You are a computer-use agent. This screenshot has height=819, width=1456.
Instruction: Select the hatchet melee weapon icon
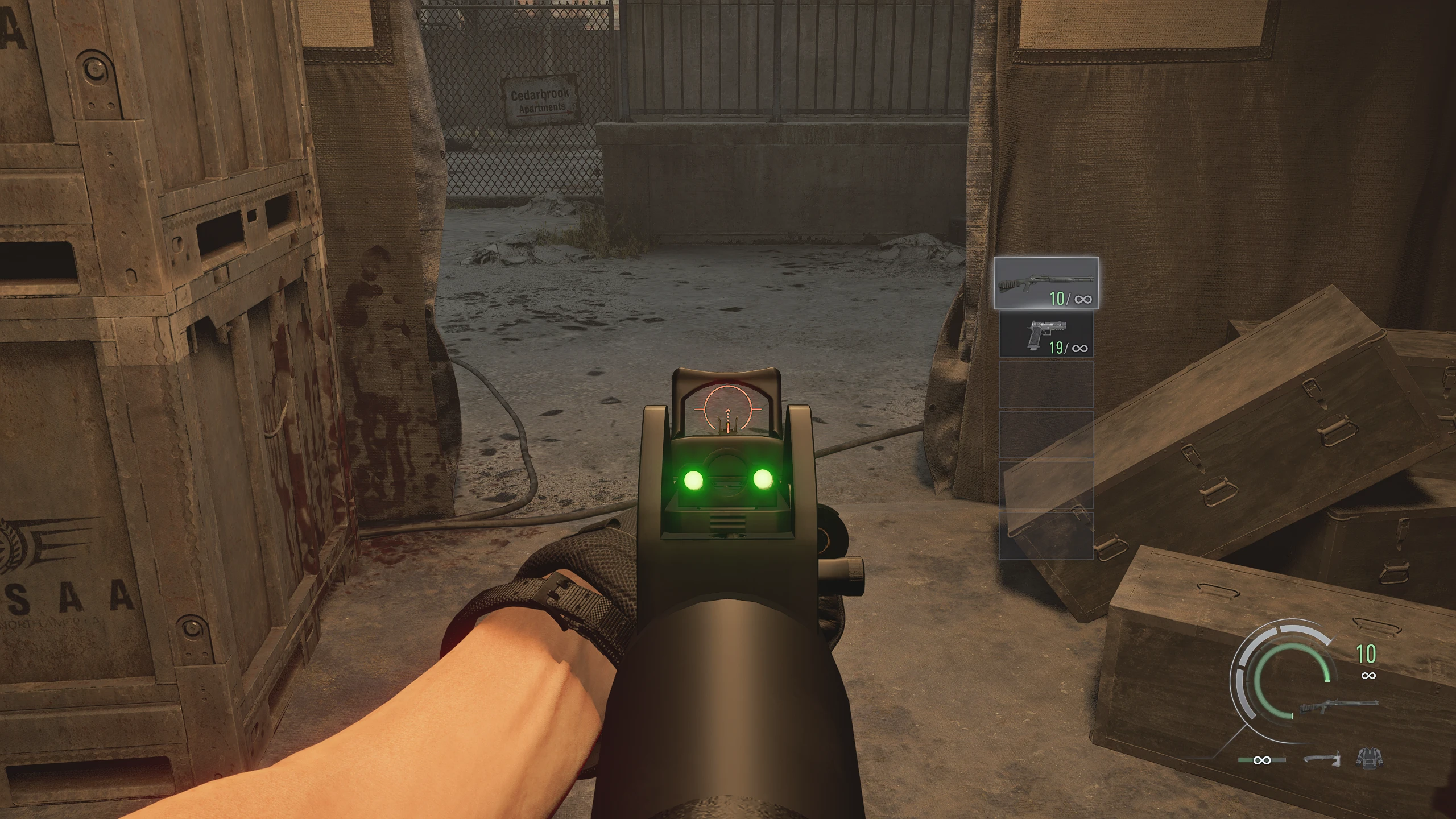tap(1322, 759)
